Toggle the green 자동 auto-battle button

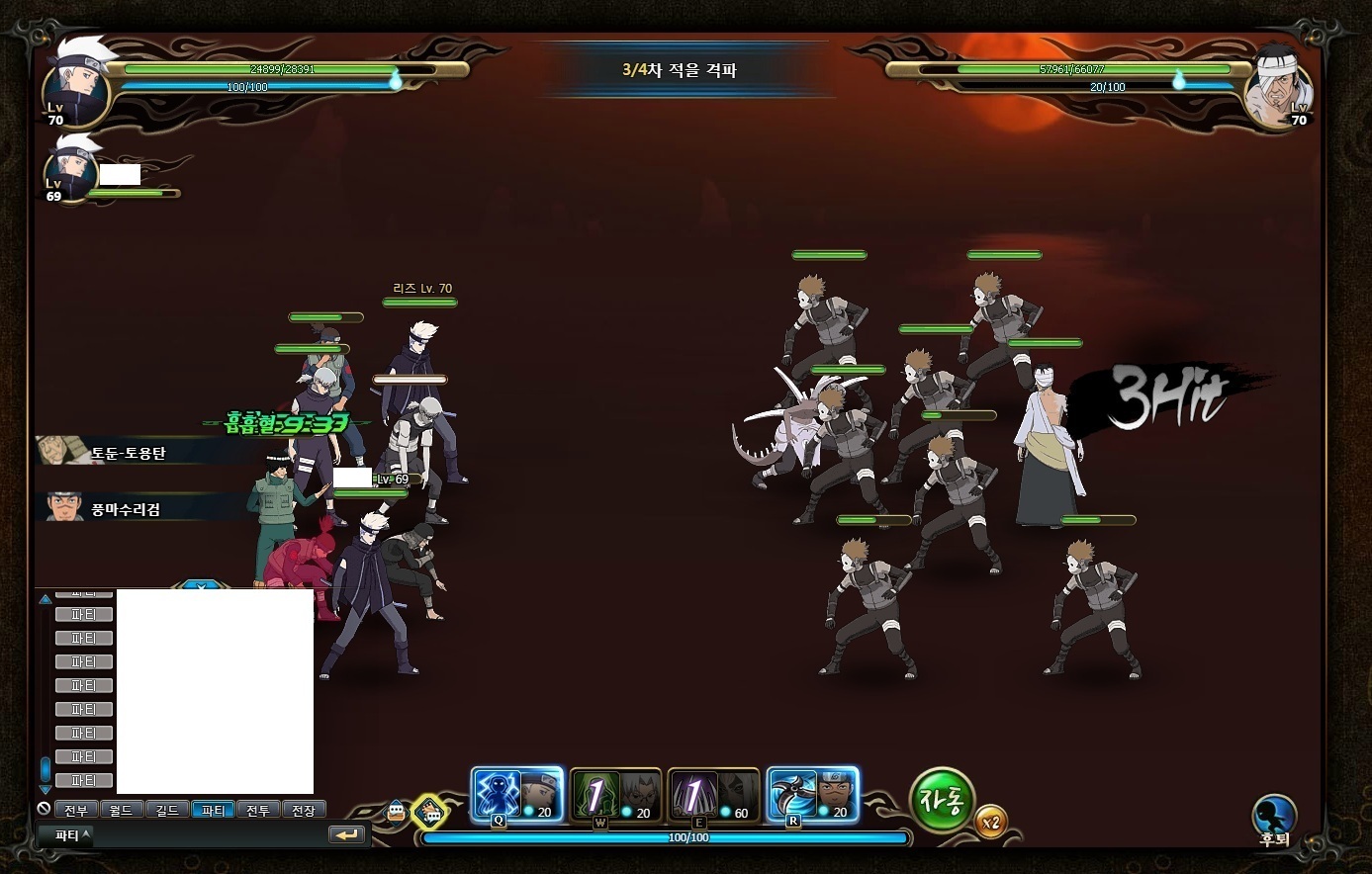pyautogui.click(x=941, y=800)
